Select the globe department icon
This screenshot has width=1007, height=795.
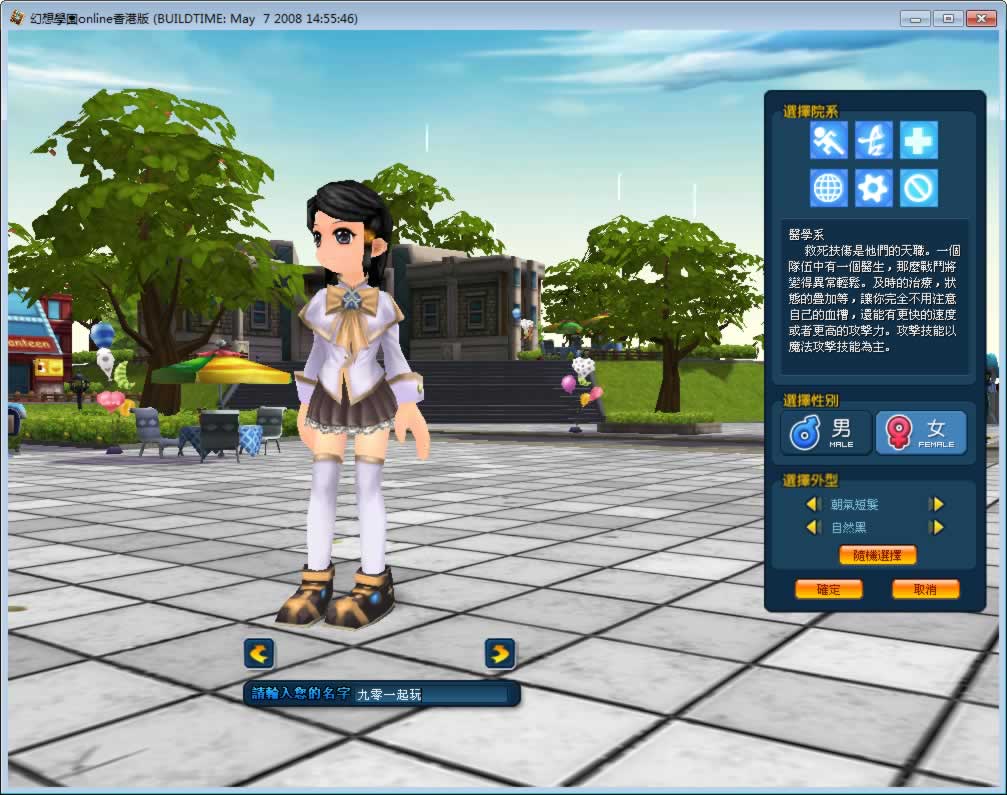[x=829, y=187]
